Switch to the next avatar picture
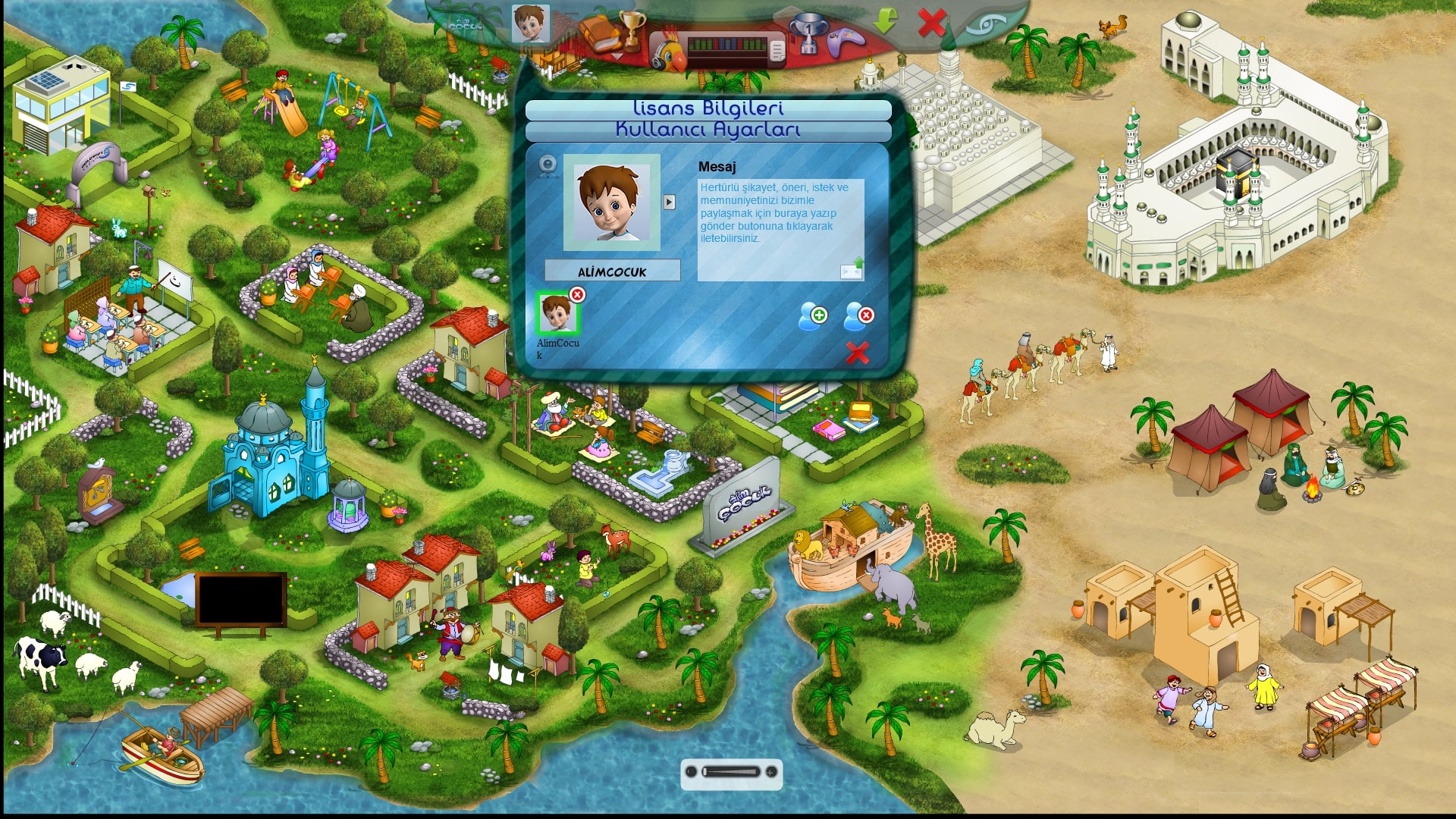1456x819 pixels. (x=669, y=202)
